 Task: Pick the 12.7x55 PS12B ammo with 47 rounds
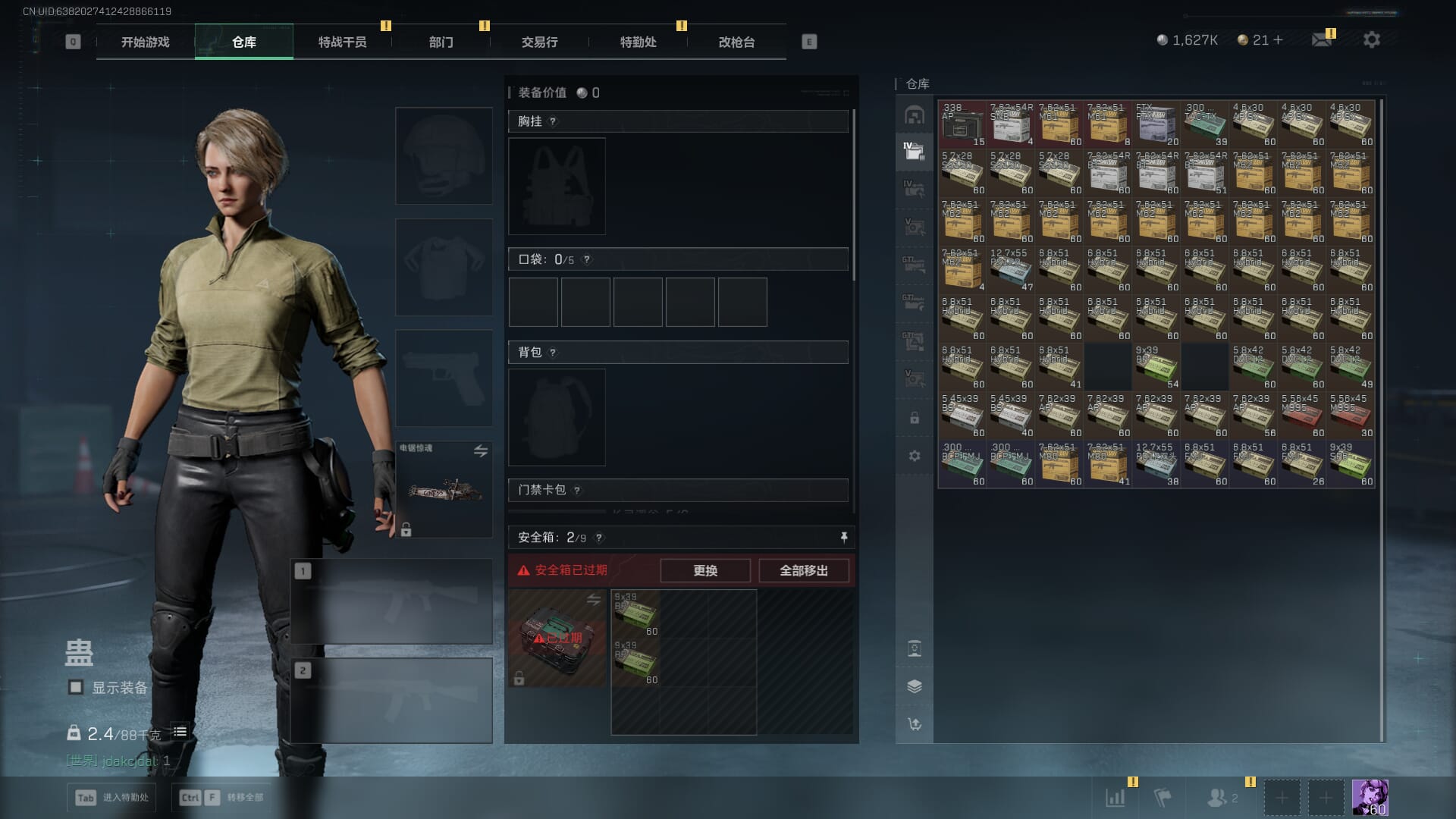(1010, 270)
